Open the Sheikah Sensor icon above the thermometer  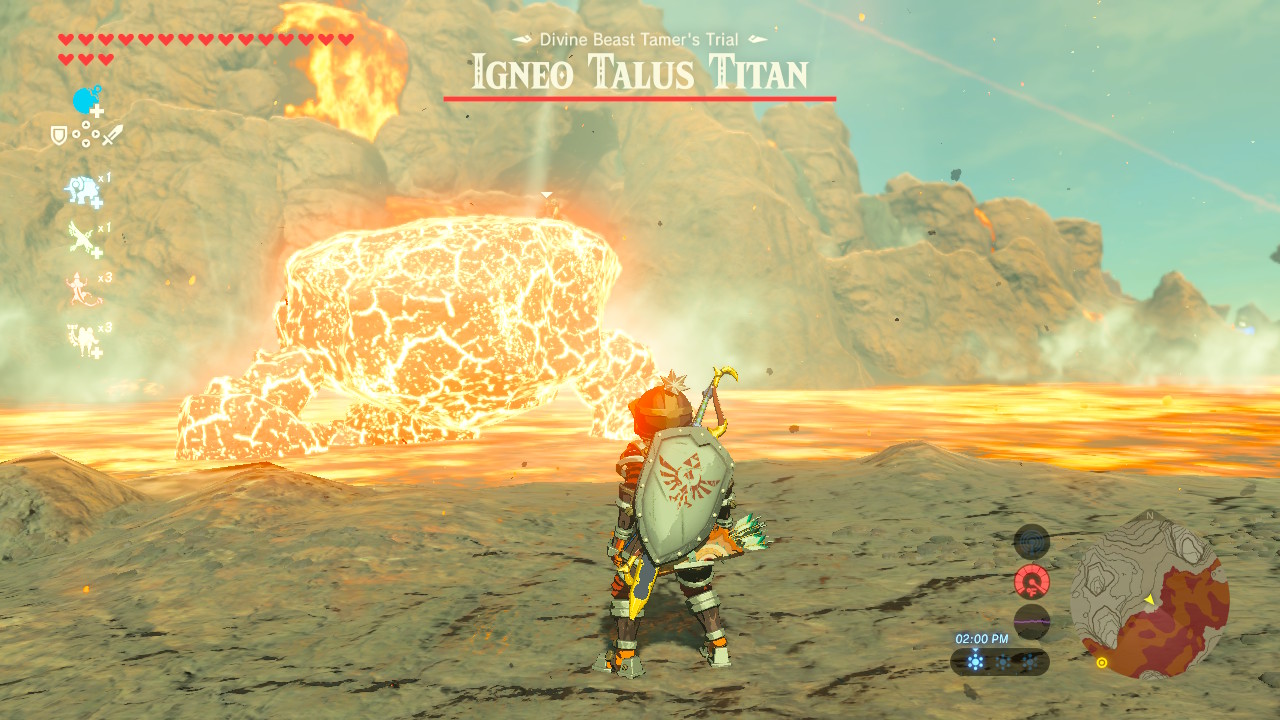1031,543
